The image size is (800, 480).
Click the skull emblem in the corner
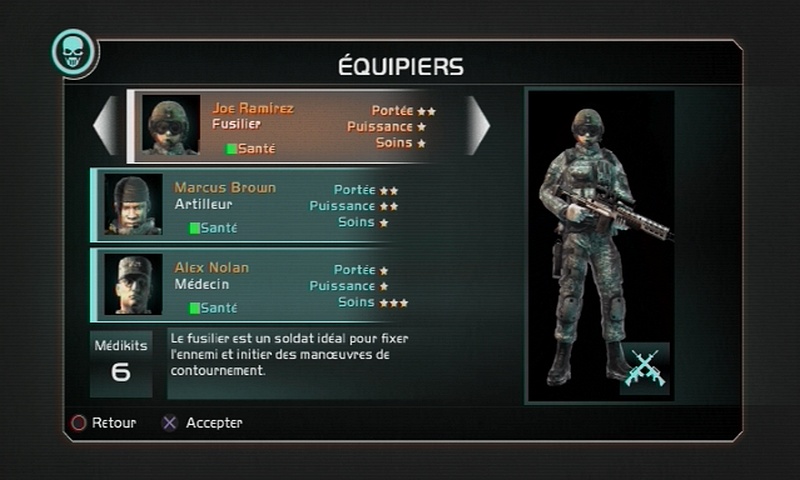point(73,52)
